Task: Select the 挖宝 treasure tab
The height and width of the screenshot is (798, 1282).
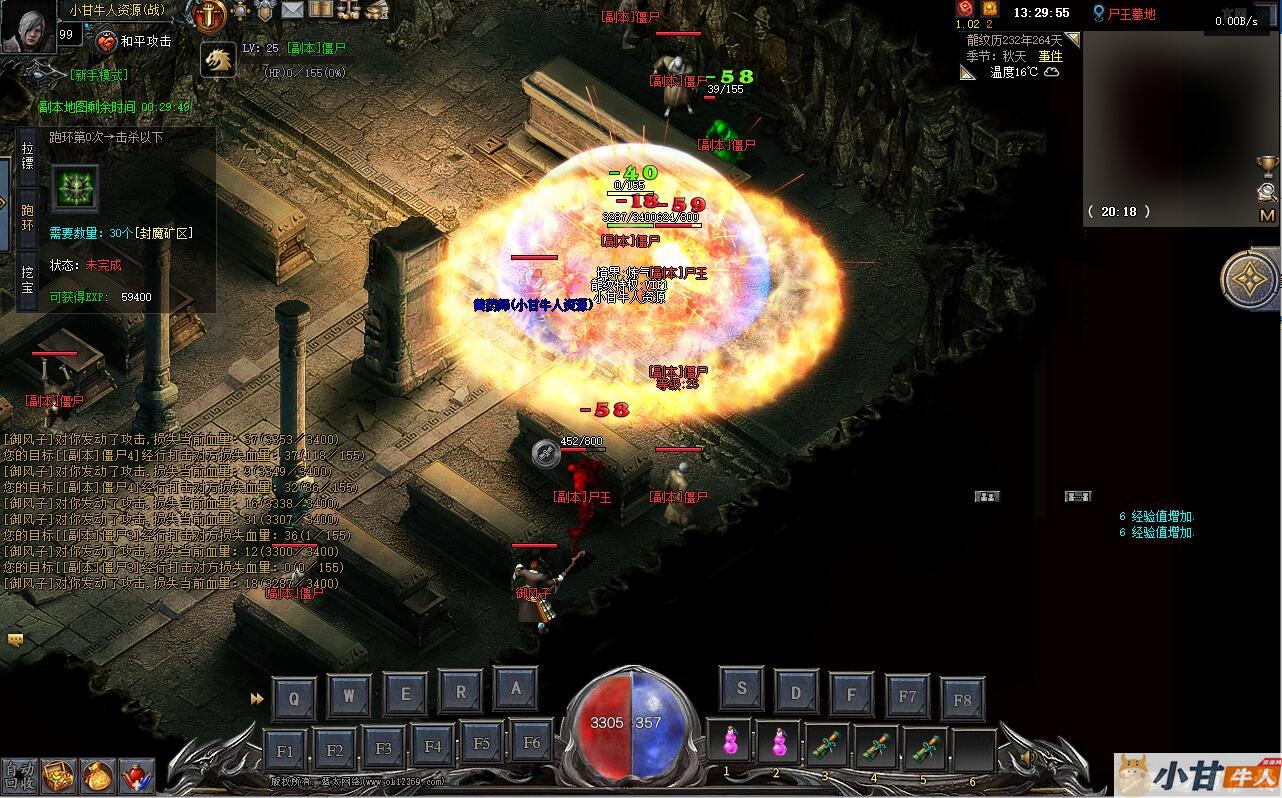Action: click(x=27, y=279)
